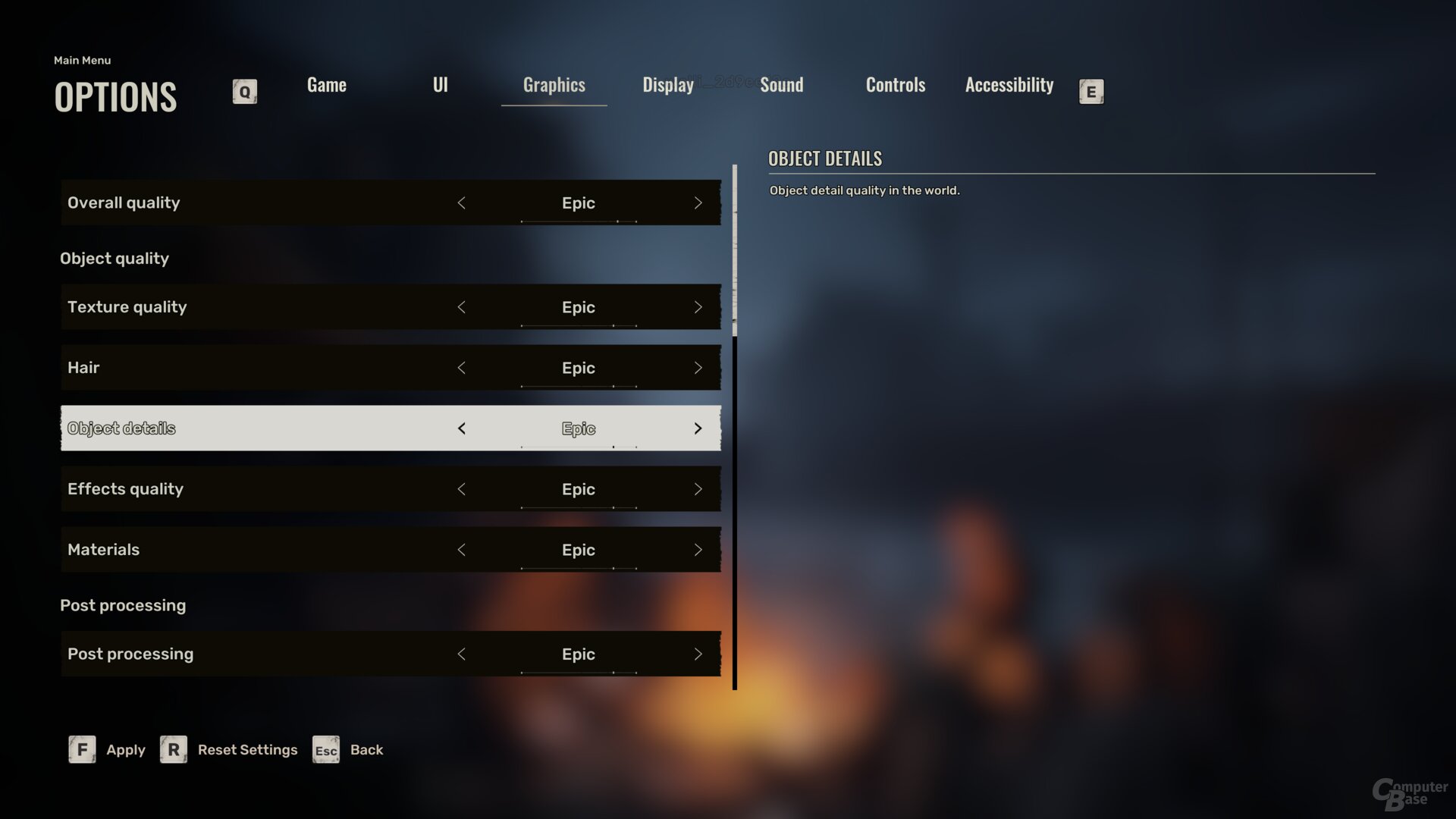Viewport: 1456px width, 819px height.
Task: Open the Sound settings tab
Action: (781, 85)
